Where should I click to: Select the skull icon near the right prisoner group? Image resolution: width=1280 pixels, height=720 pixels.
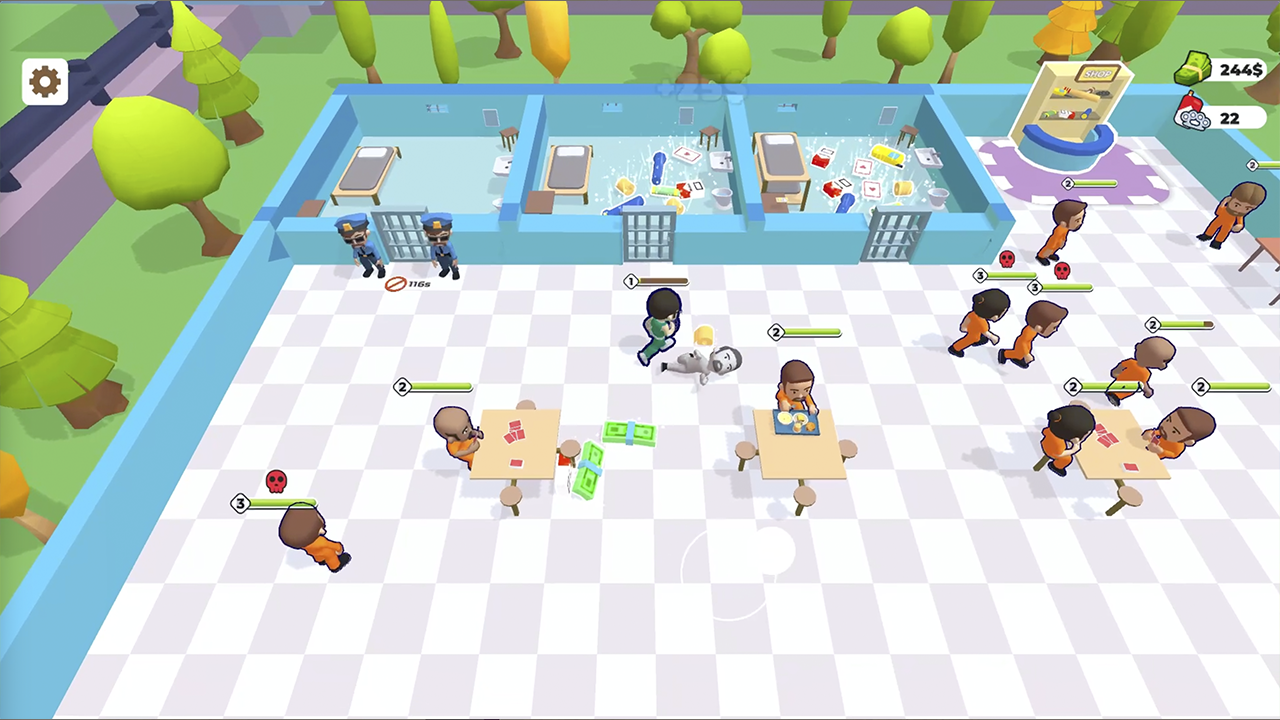point(1007,259)
